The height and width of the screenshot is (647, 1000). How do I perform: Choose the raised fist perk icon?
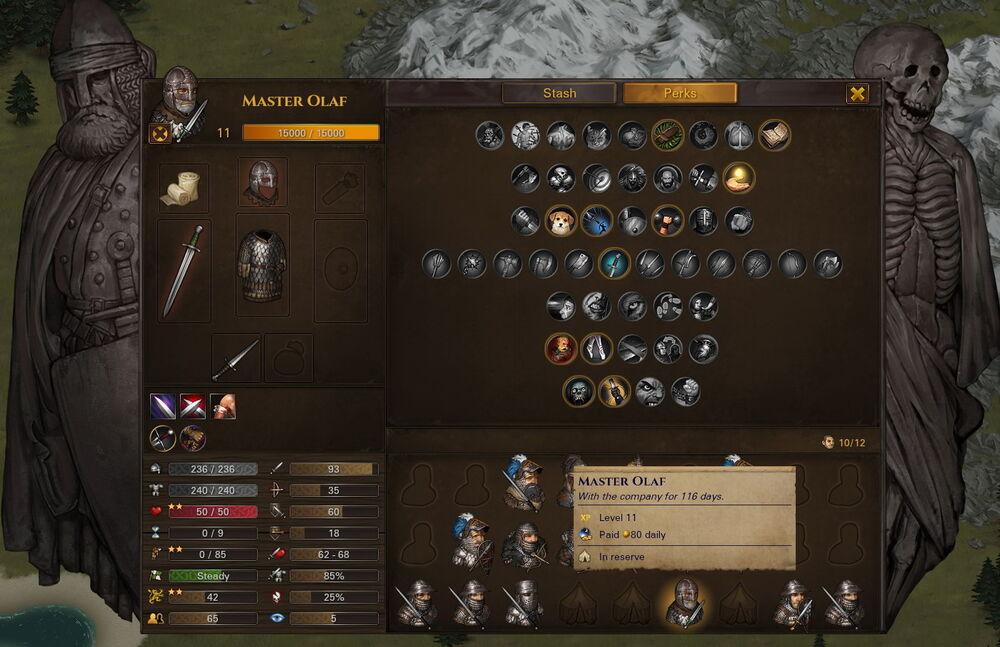(x=668, y=220)
